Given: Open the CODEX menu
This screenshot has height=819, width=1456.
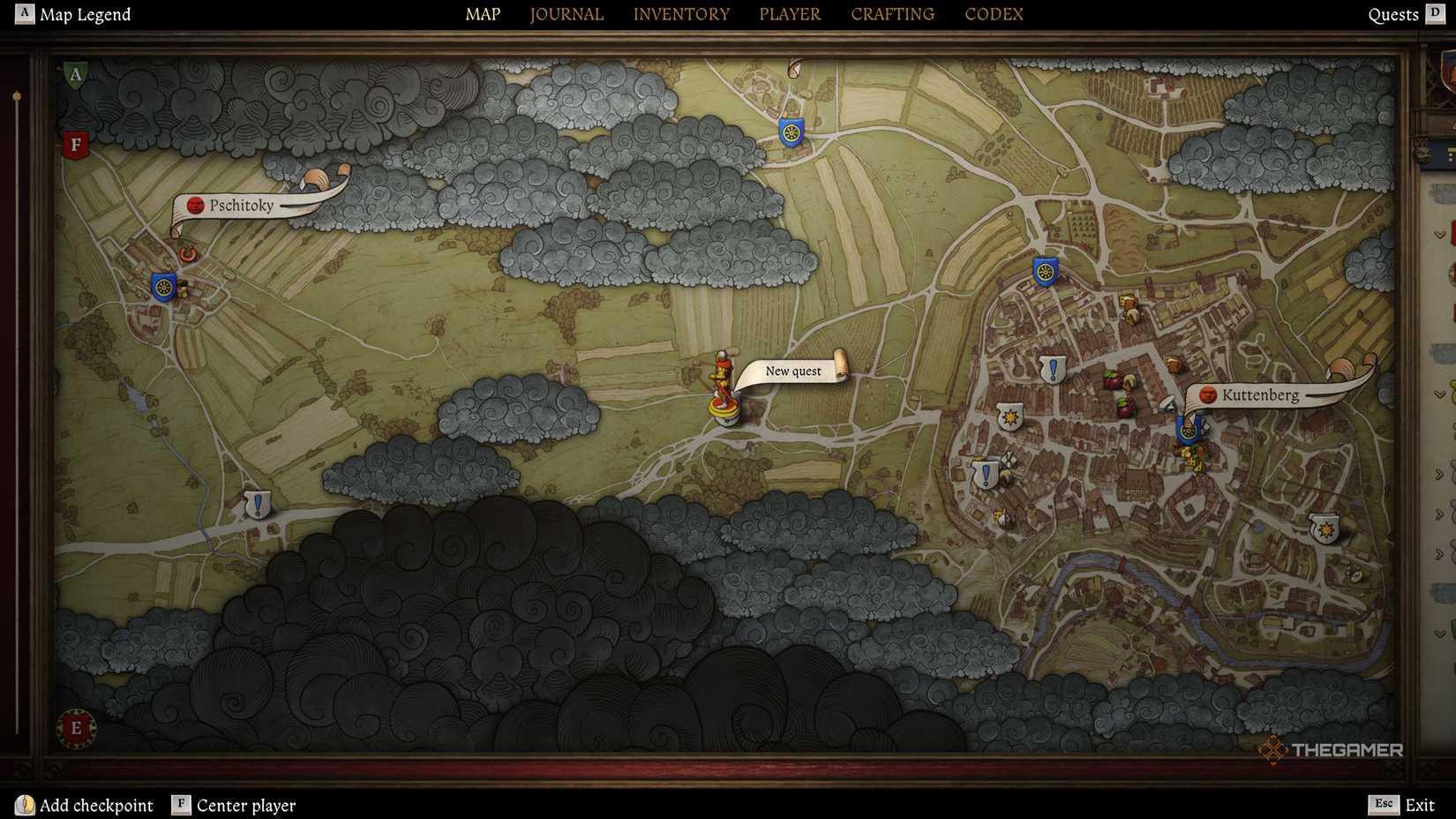Looking at the screenshot, I should [x=994, y=13].
